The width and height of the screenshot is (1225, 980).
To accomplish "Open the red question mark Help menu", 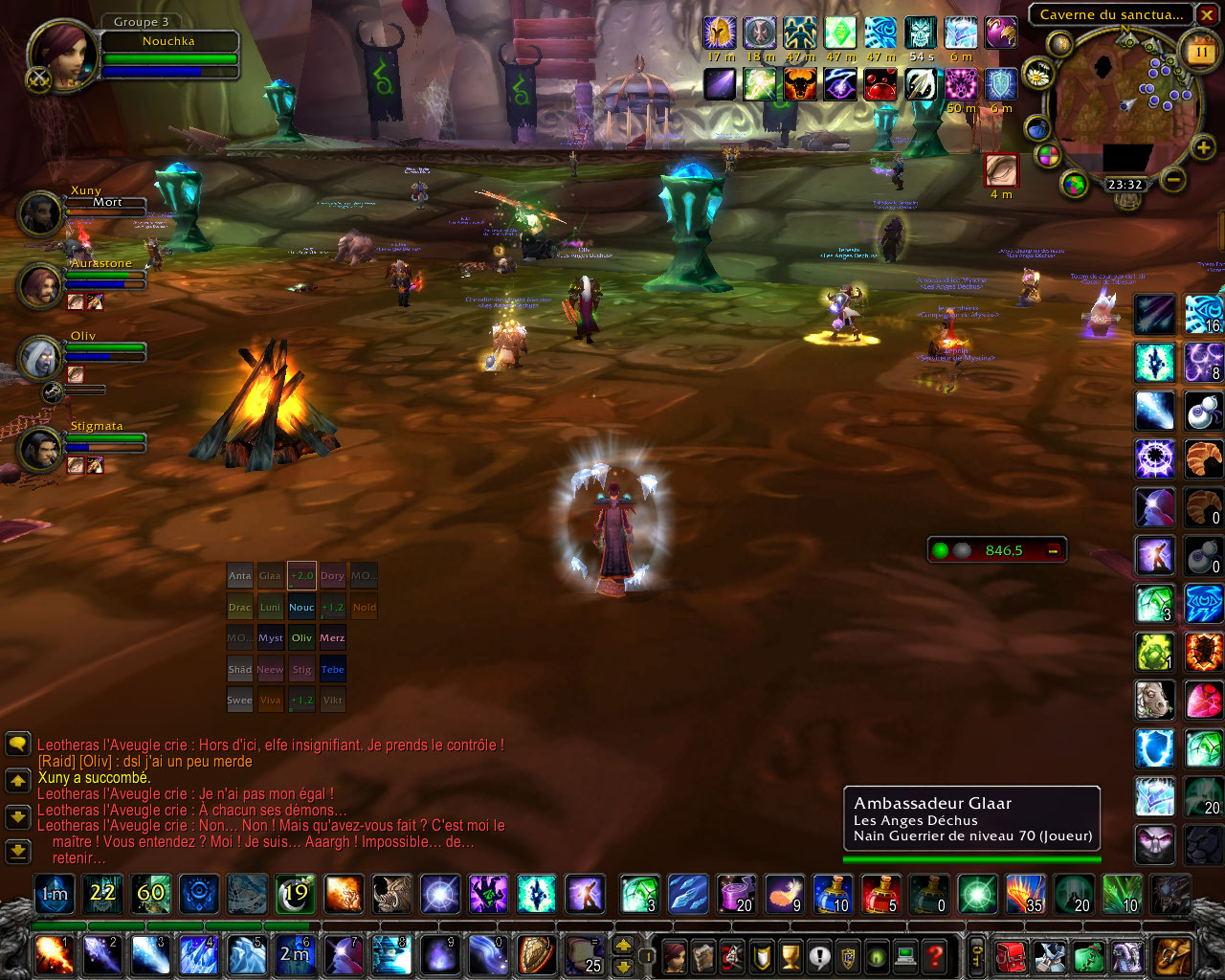I will click(x=935, y=955).
